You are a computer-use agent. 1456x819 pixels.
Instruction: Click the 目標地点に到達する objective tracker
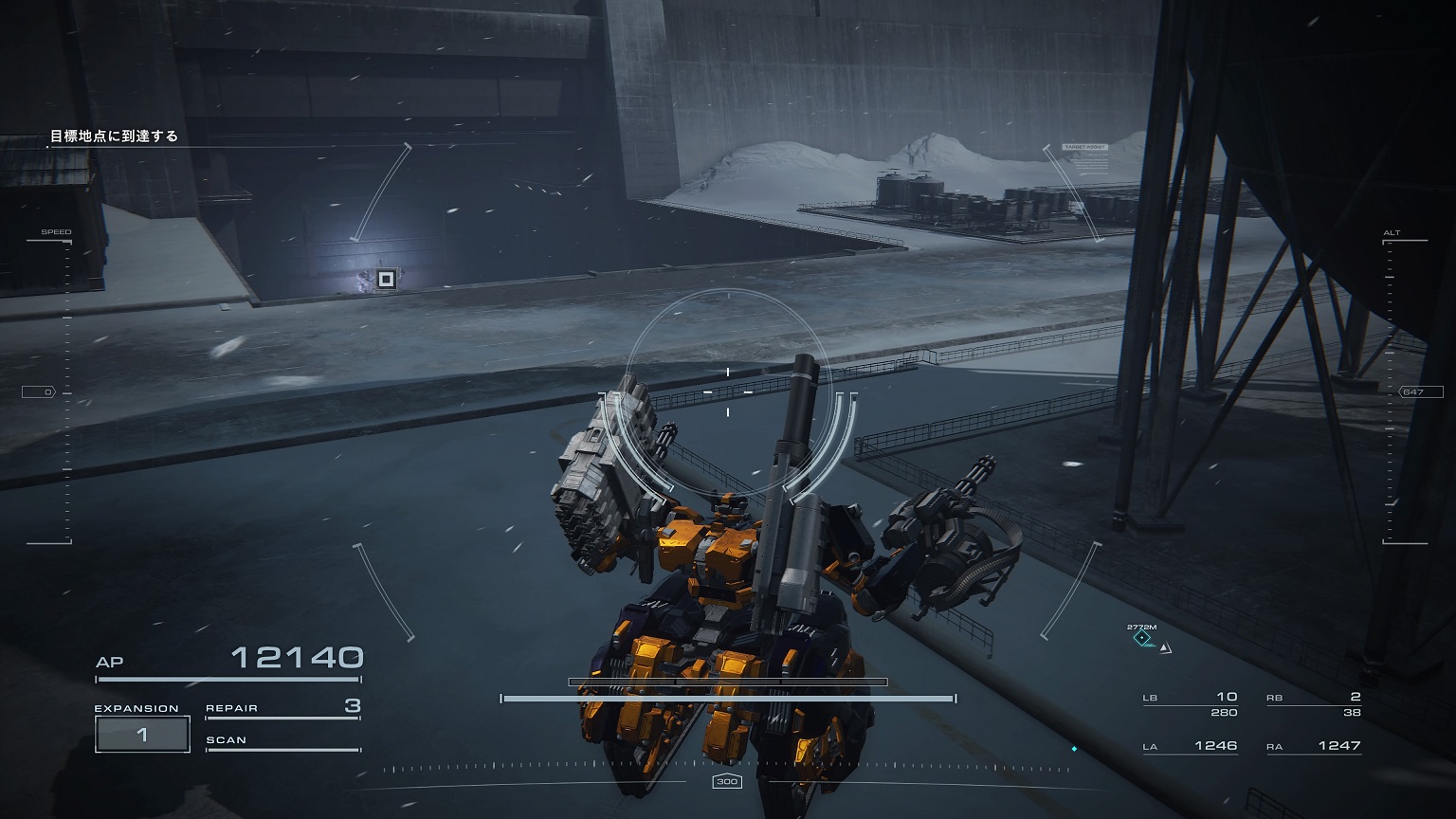(x=114, y=136)
